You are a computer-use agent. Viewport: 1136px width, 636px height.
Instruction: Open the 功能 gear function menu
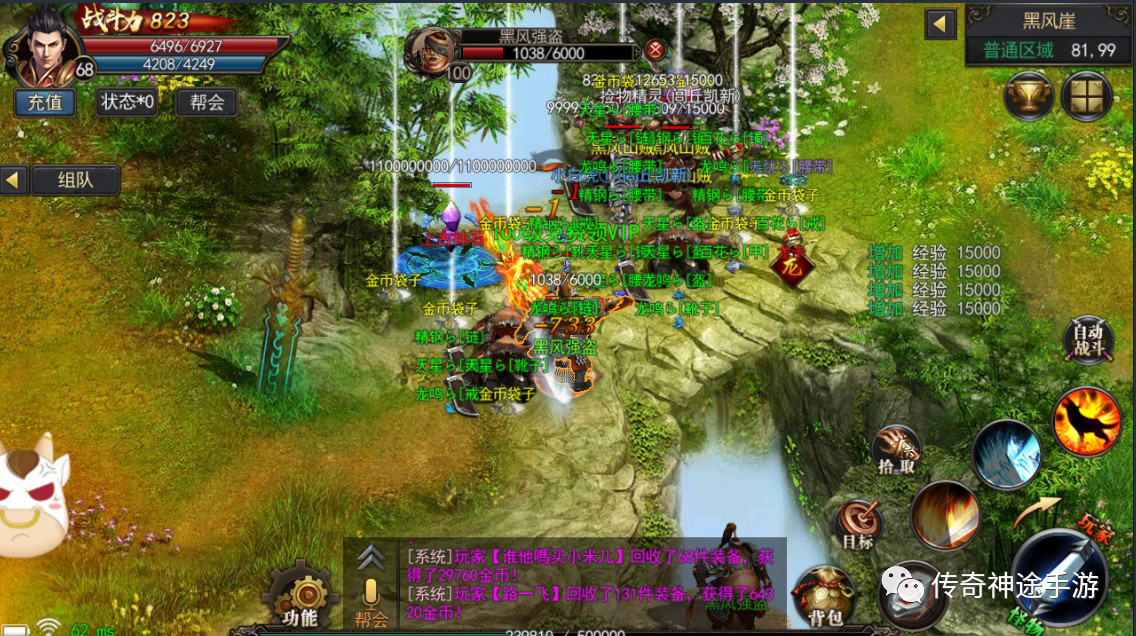[298, 598]
